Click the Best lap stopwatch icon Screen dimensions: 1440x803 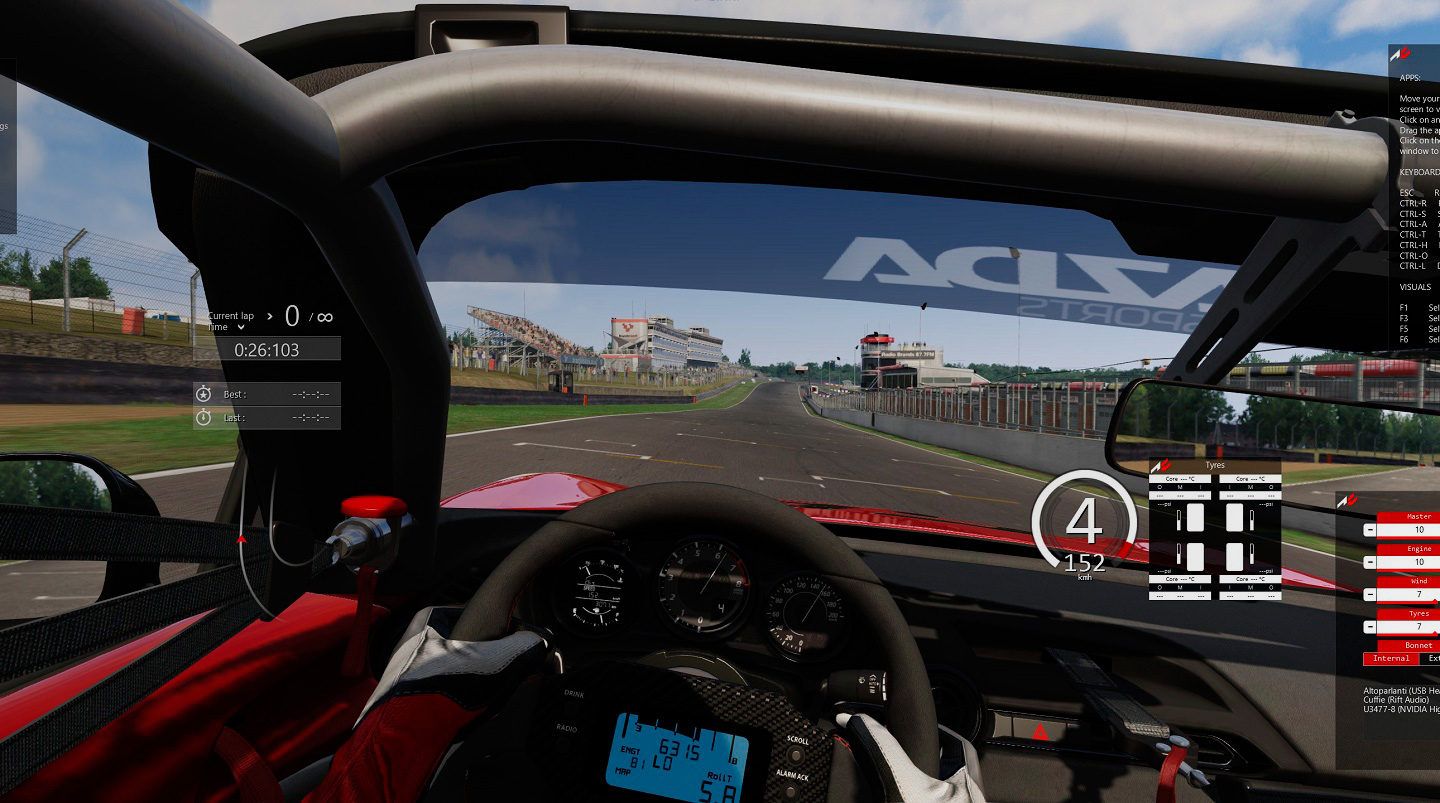203,393
